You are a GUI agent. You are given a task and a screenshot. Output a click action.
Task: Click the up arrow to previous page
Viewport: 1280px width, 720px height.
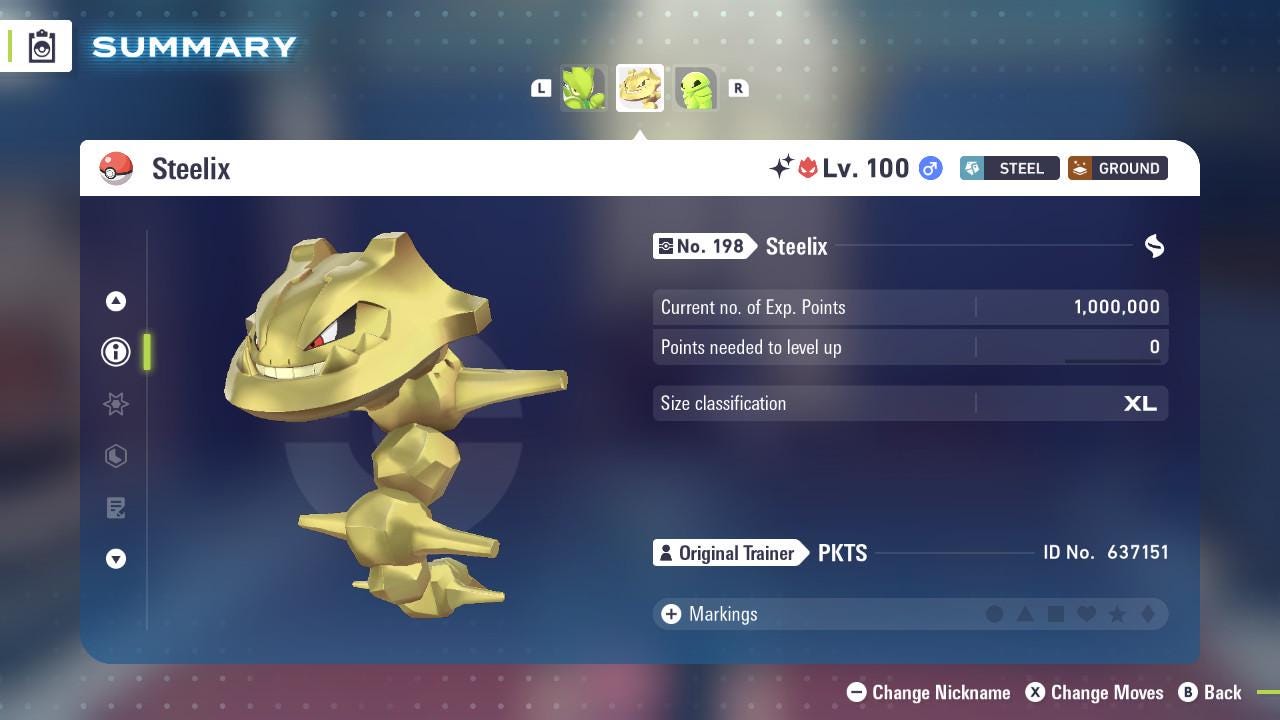[x=116, y=301]
